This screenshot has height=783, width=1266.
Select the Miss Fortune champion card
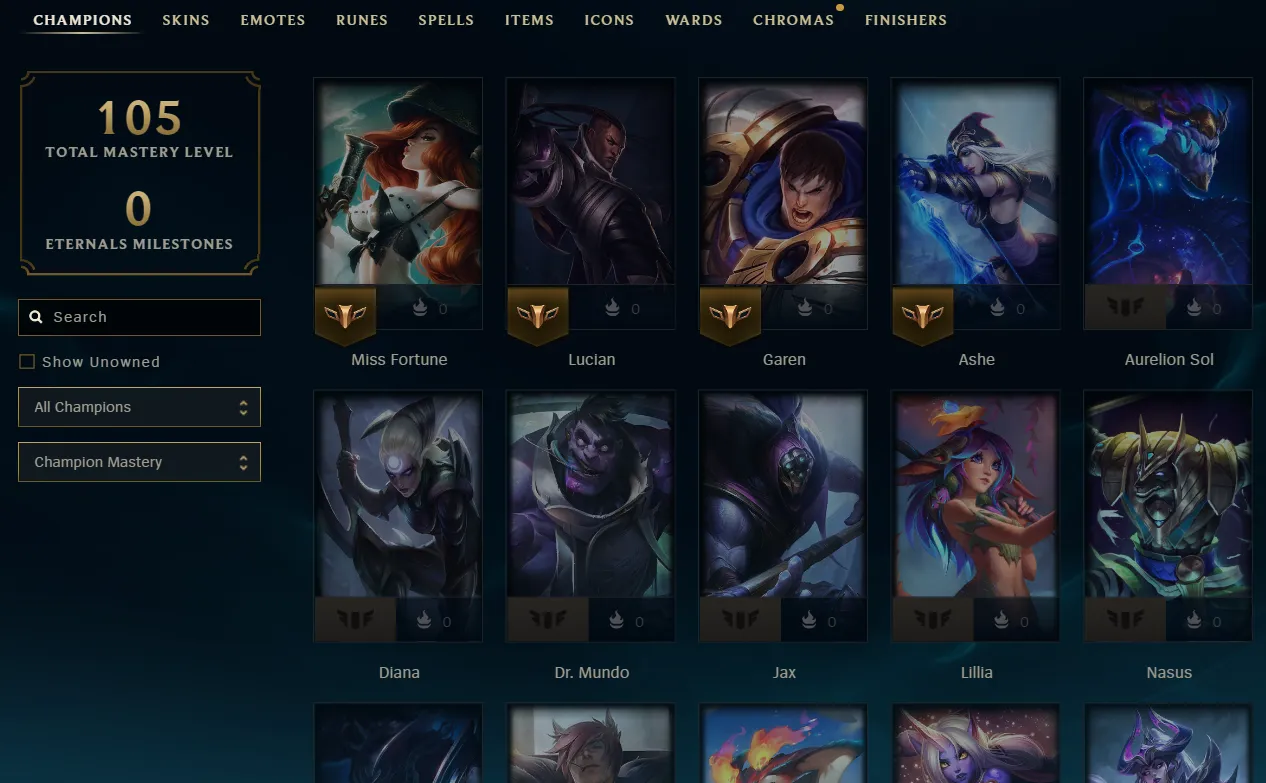pos(398,183)
